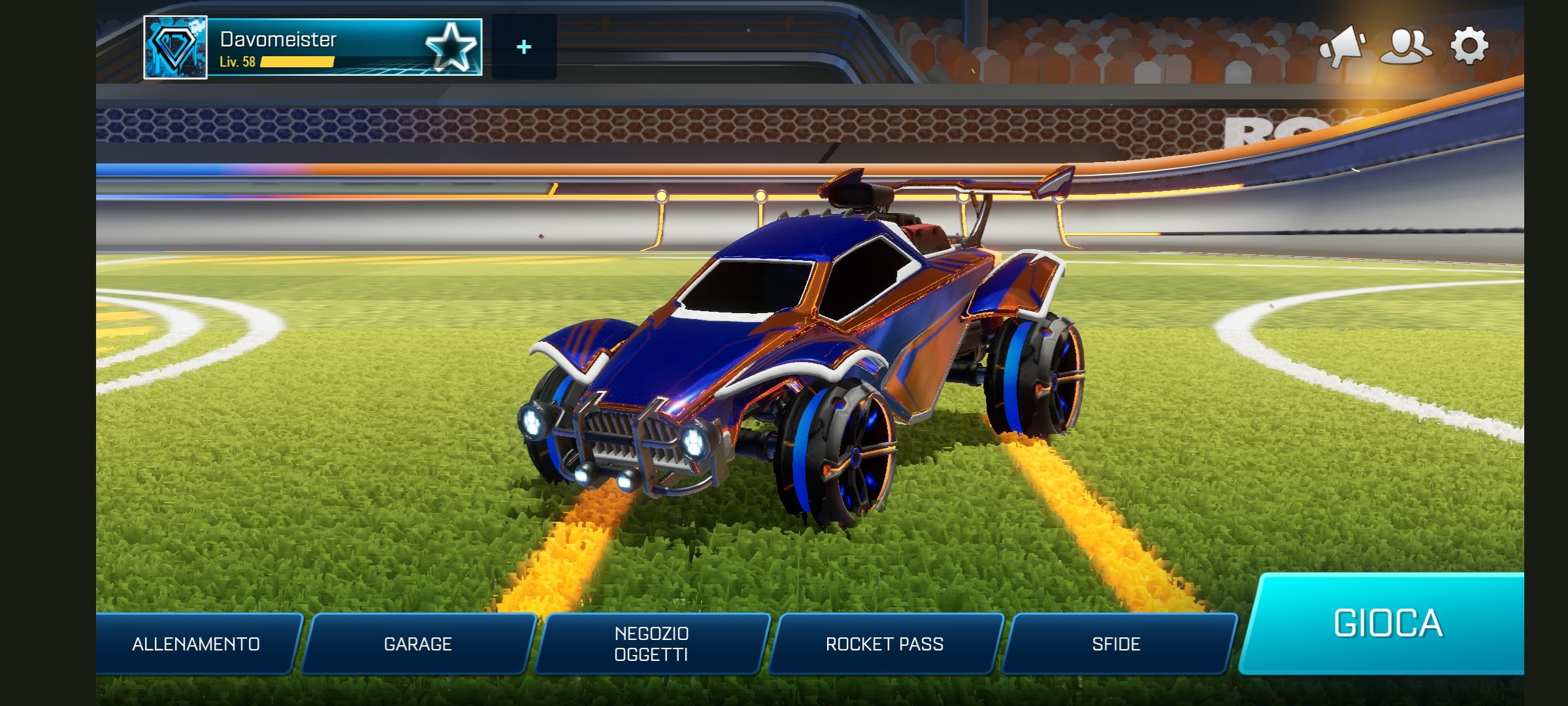Screen dimensions: 1568x706
Task: Open the ALLENAMENTO training menu
Action: [x=195, y=643]
